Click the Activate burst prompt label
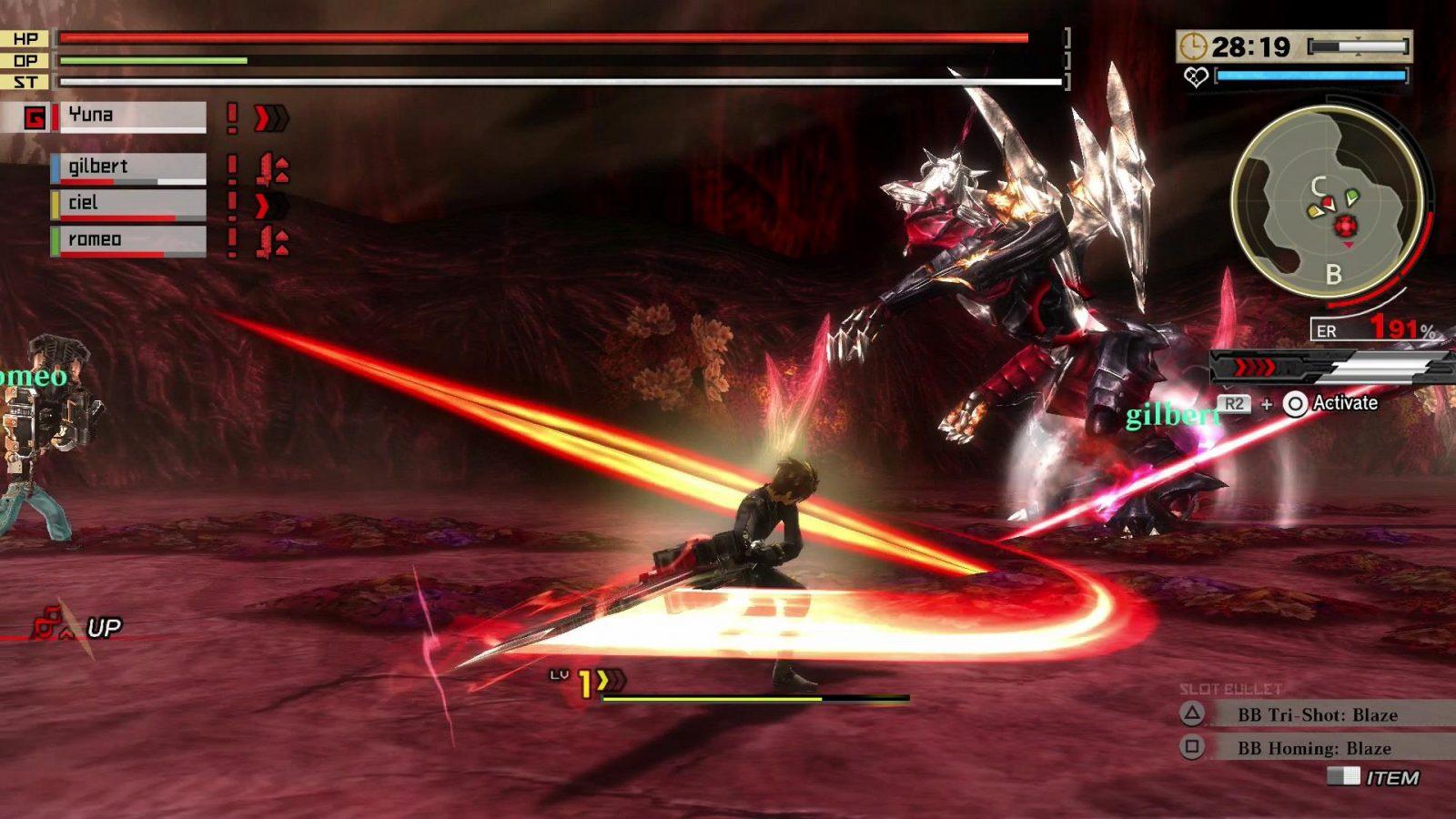Image resolution: width=1456 pixels, height=819 pixels. click(1344, 403)
